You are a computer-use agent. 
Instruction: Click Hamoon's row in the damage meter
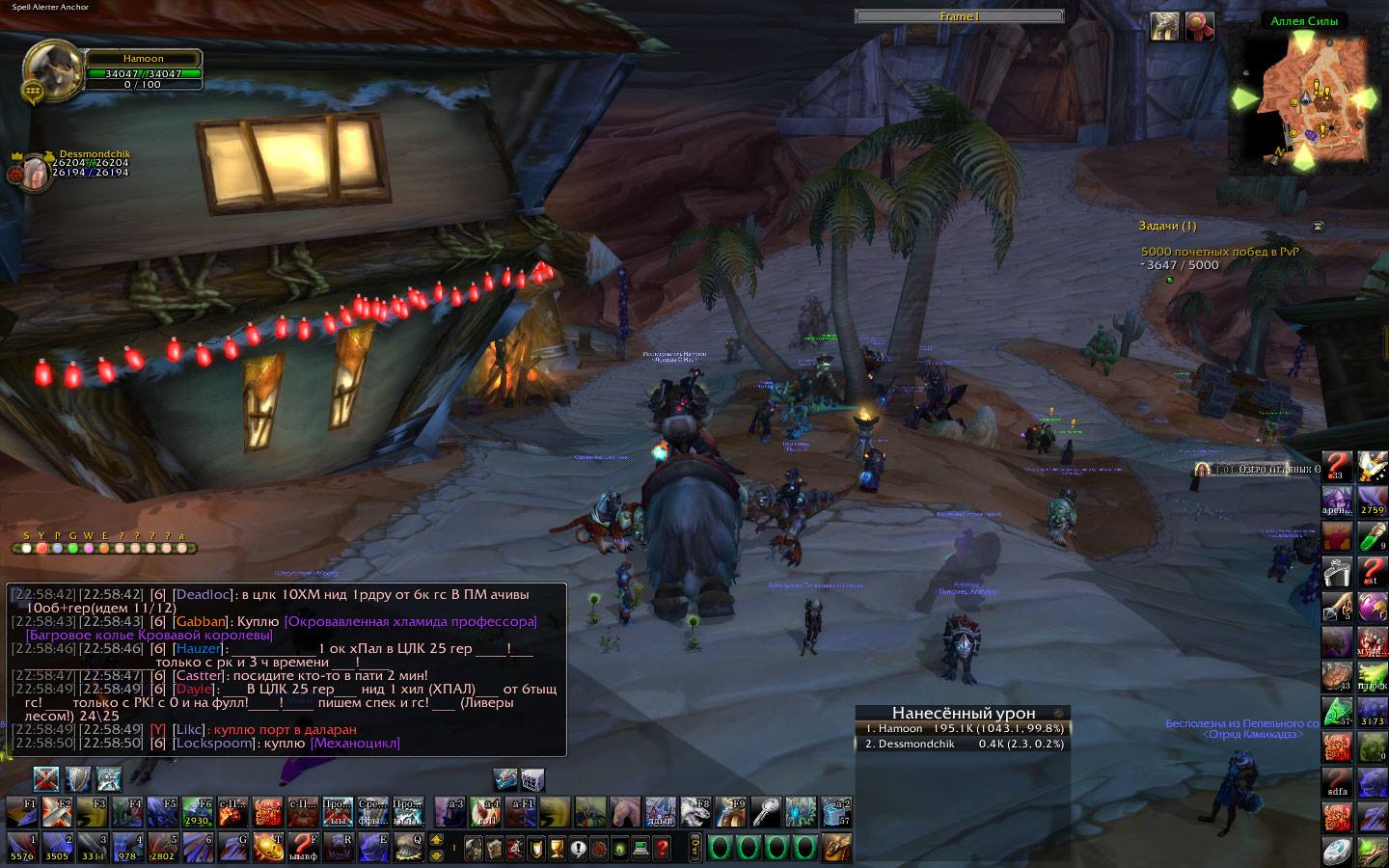[963, 728]
